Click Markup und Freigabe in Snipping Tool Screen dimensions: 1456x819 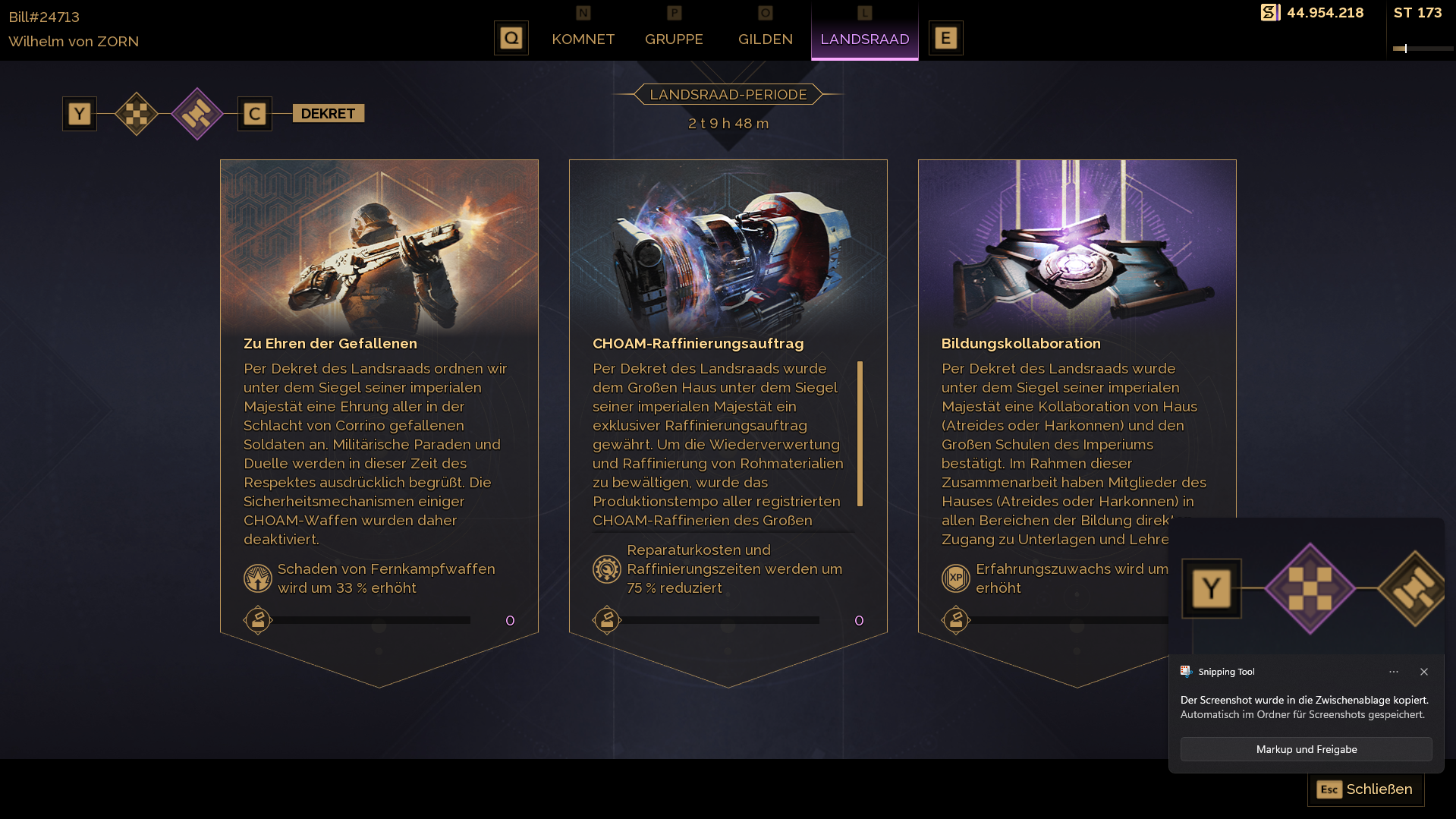[x=1306, y=749]
